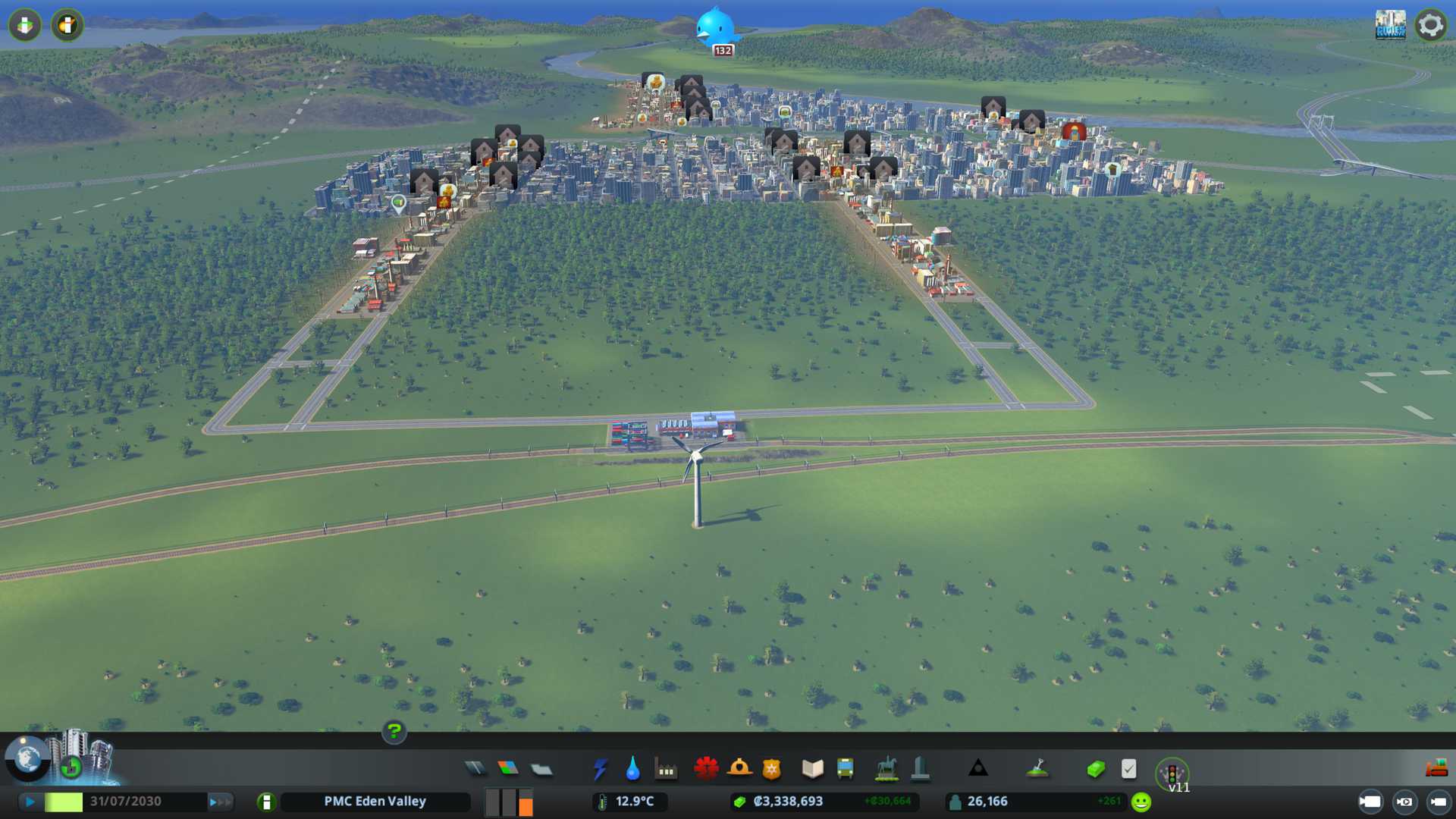1456x819 pixels.
Task: Open the education book menu
Action: (812, 769)
